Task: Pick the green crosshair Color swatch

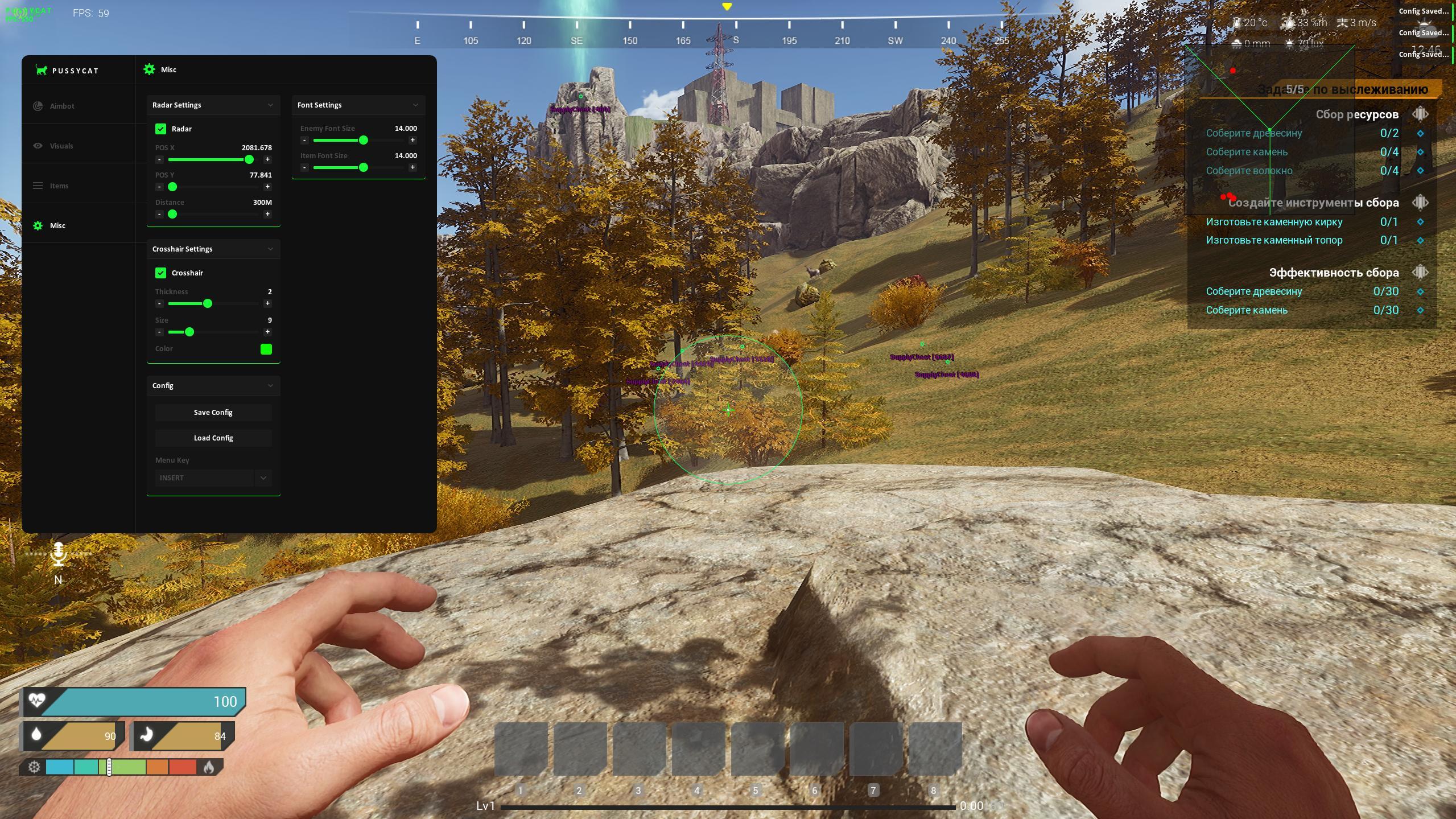Action: tap(266, 349)
